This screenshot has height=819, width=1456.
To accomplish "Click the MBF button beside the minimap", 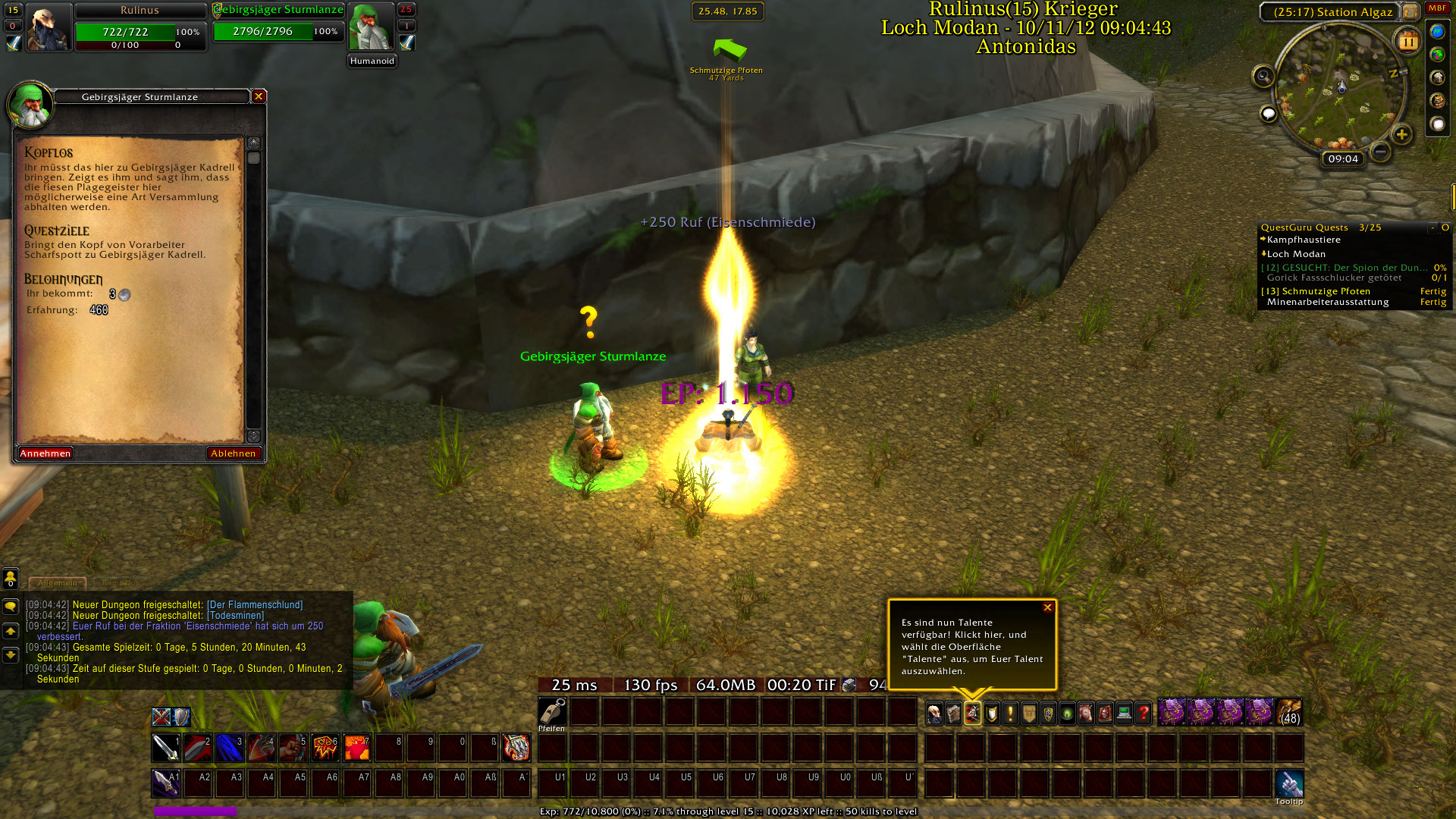I will [1438, 8].
